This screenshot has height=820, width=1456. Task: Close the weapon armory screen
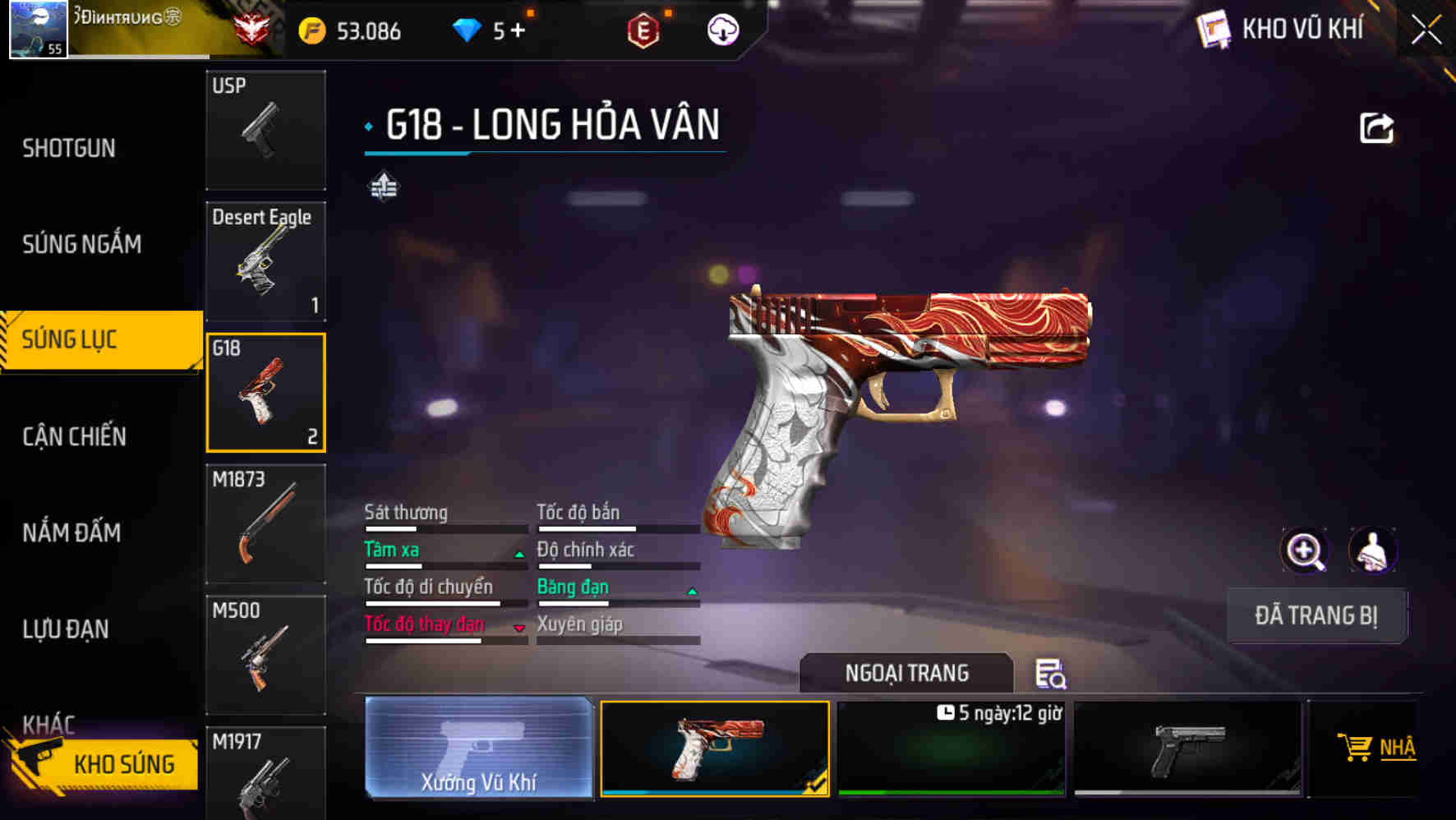[1426, 30]
